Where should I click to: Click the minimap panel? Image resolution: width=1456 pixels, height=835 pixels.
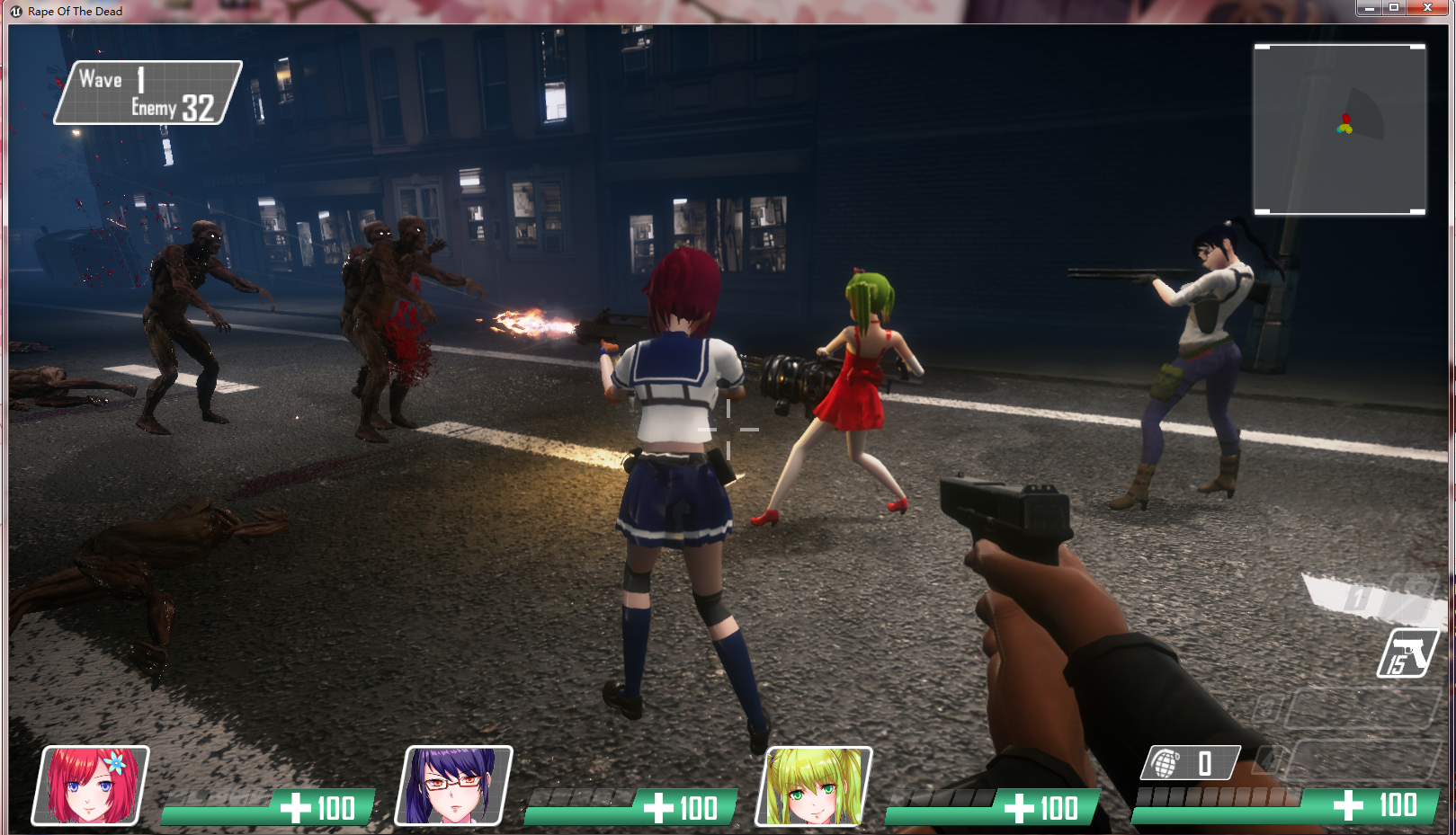click(x=1339, y=129)
